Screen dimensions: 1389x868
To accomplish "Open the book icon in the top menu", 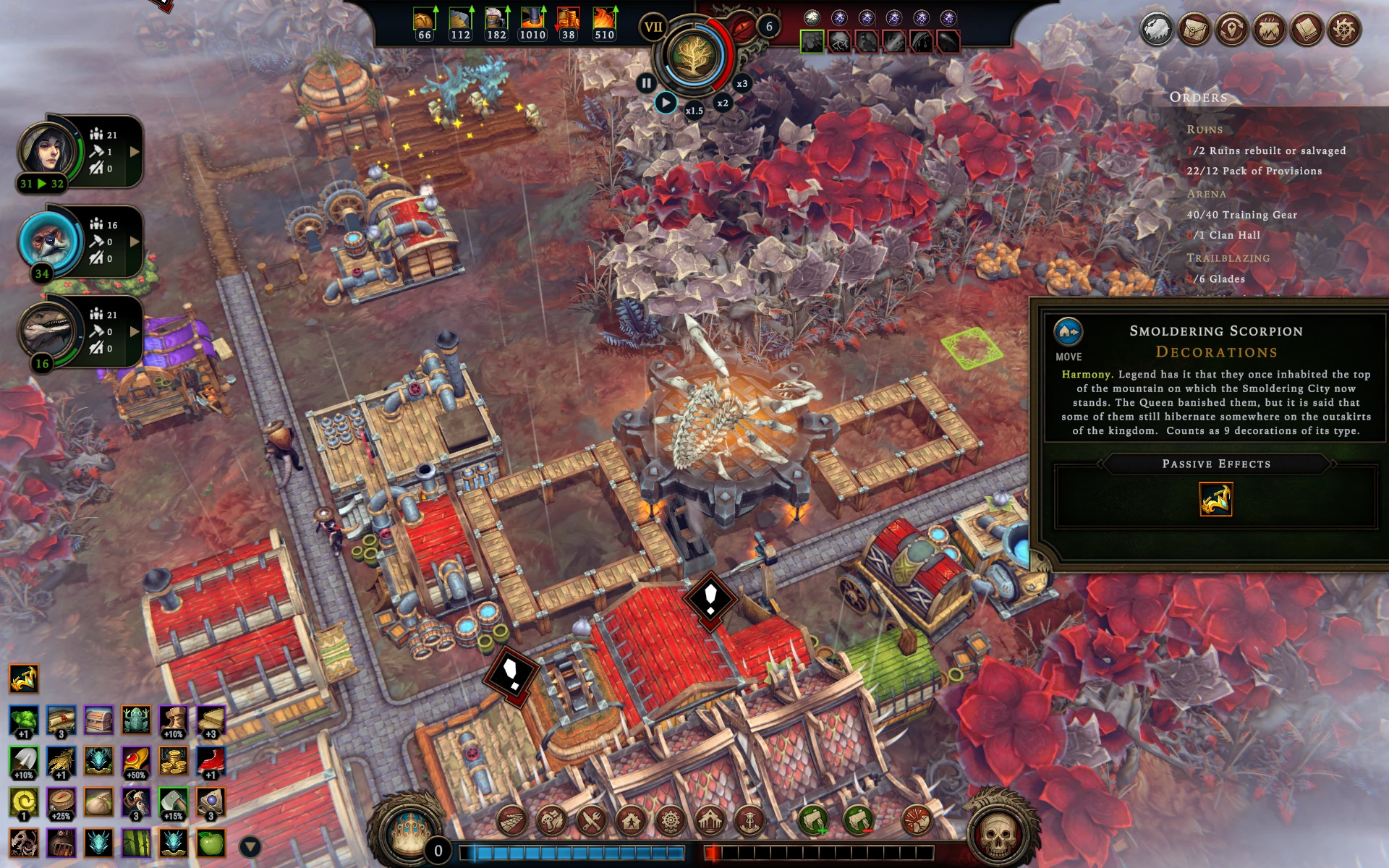I will click(x=1306, y=30).
